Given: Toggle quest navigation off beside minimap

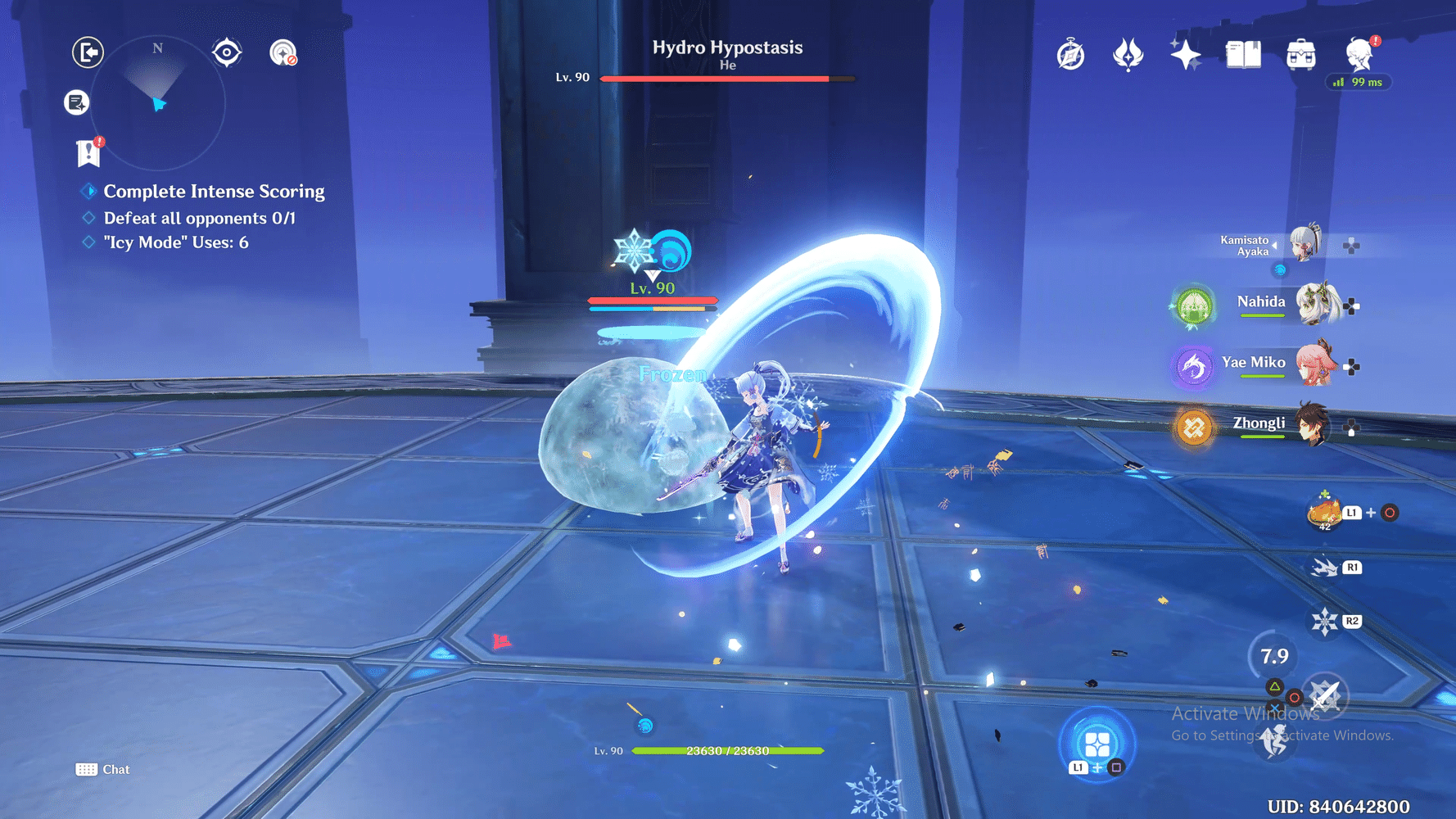Looking at the screenshot, I should pyautogui.click(x=284, y=52).
